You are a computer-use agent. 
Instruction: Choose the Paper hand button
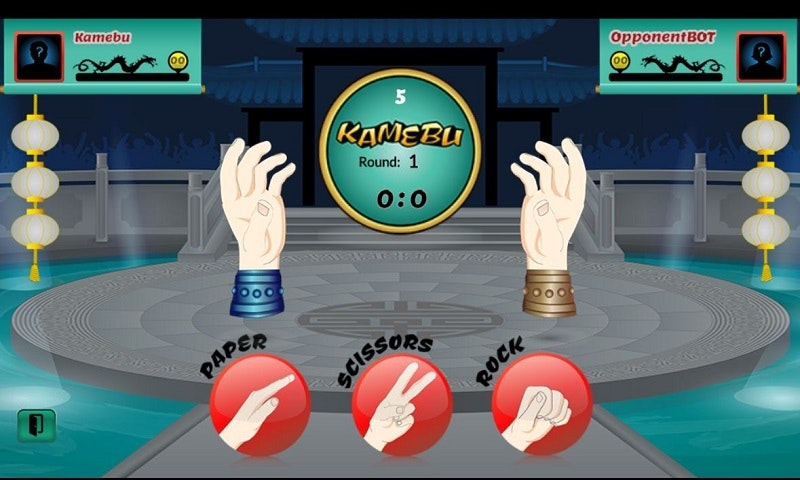(260, 404)
